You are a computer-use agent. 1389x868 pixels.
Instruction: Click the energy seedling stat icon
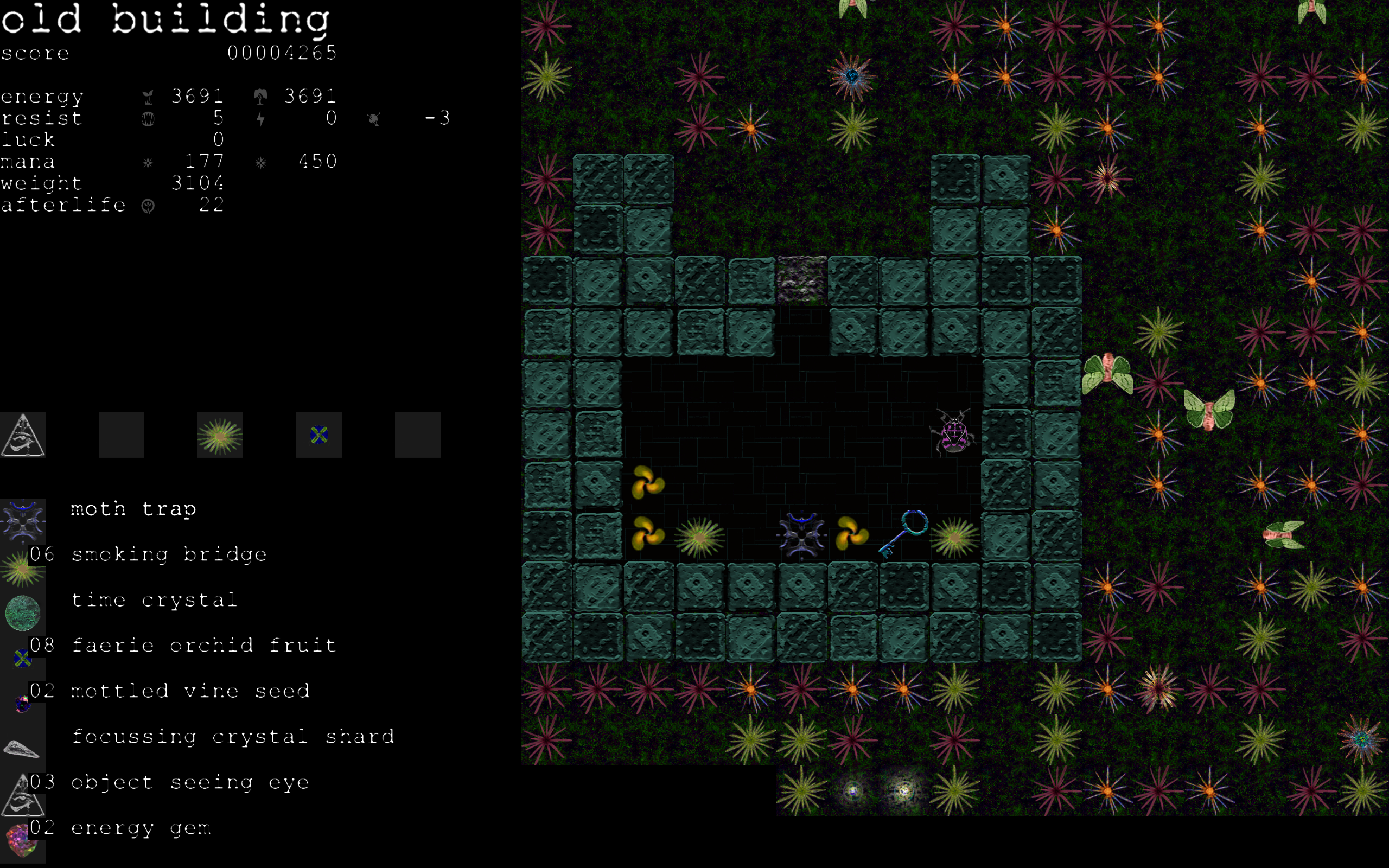pos(149,96)
